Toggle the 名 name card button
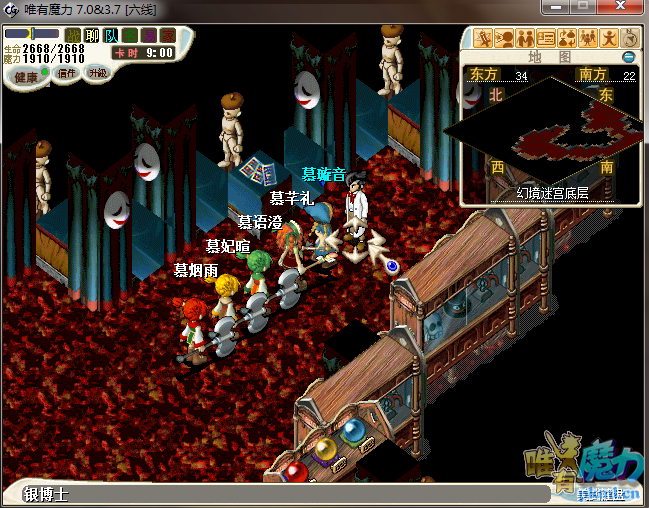649x508 pixels. [x=130, y=35]
